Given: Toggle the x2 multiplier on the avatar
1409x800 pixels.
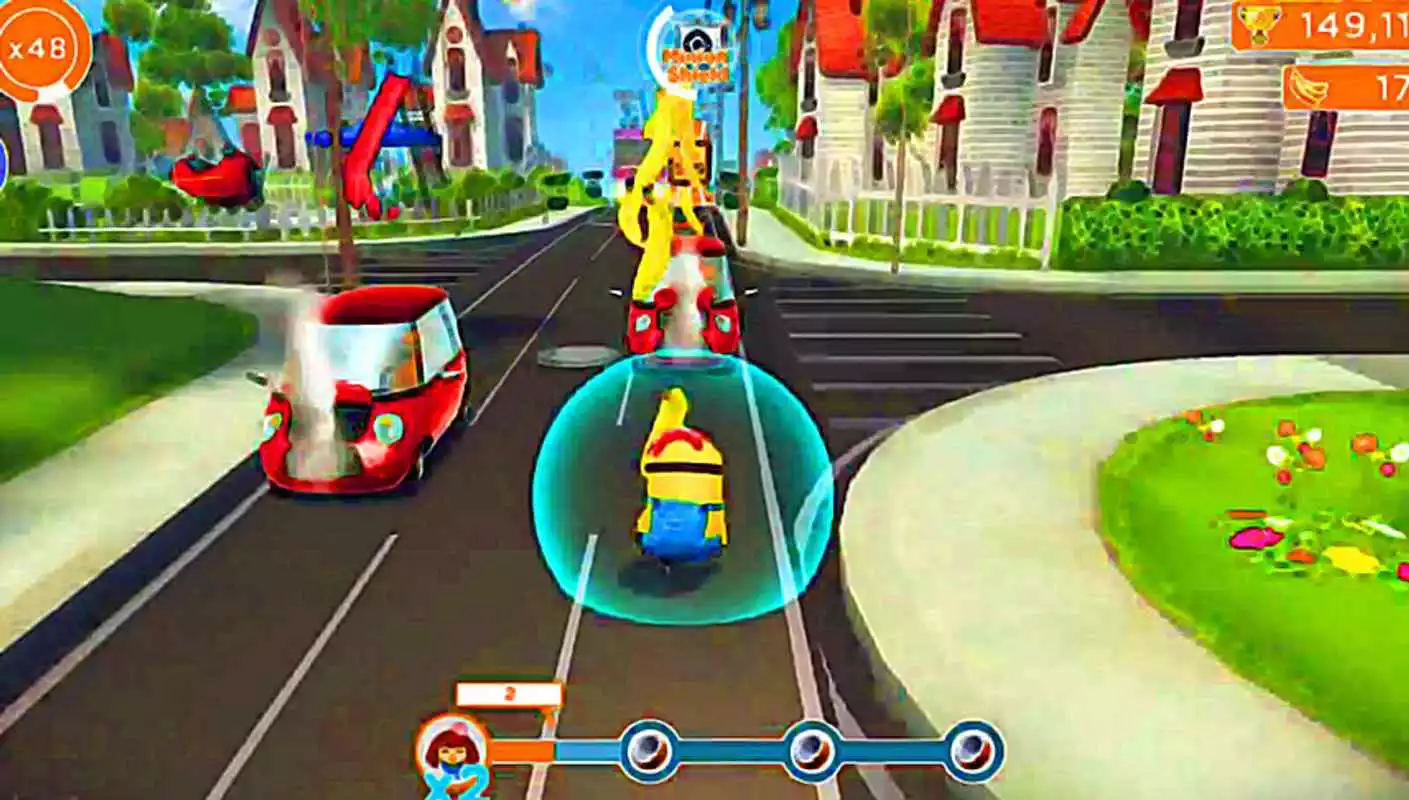Looking at the screenshot, I should (x=455, y=788).
